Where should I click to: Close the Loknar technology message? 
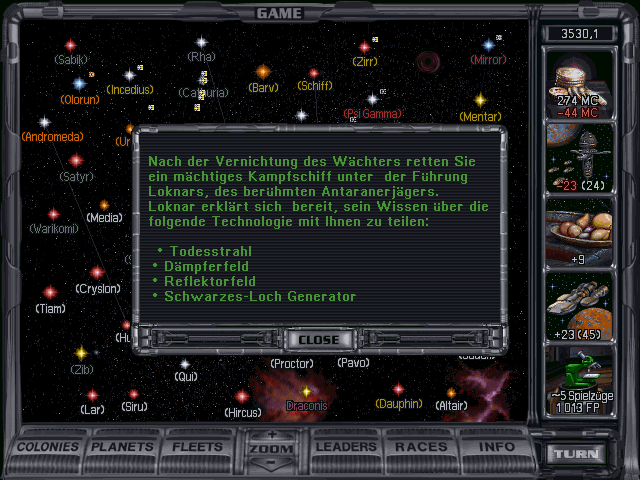[x=318, y=339]
